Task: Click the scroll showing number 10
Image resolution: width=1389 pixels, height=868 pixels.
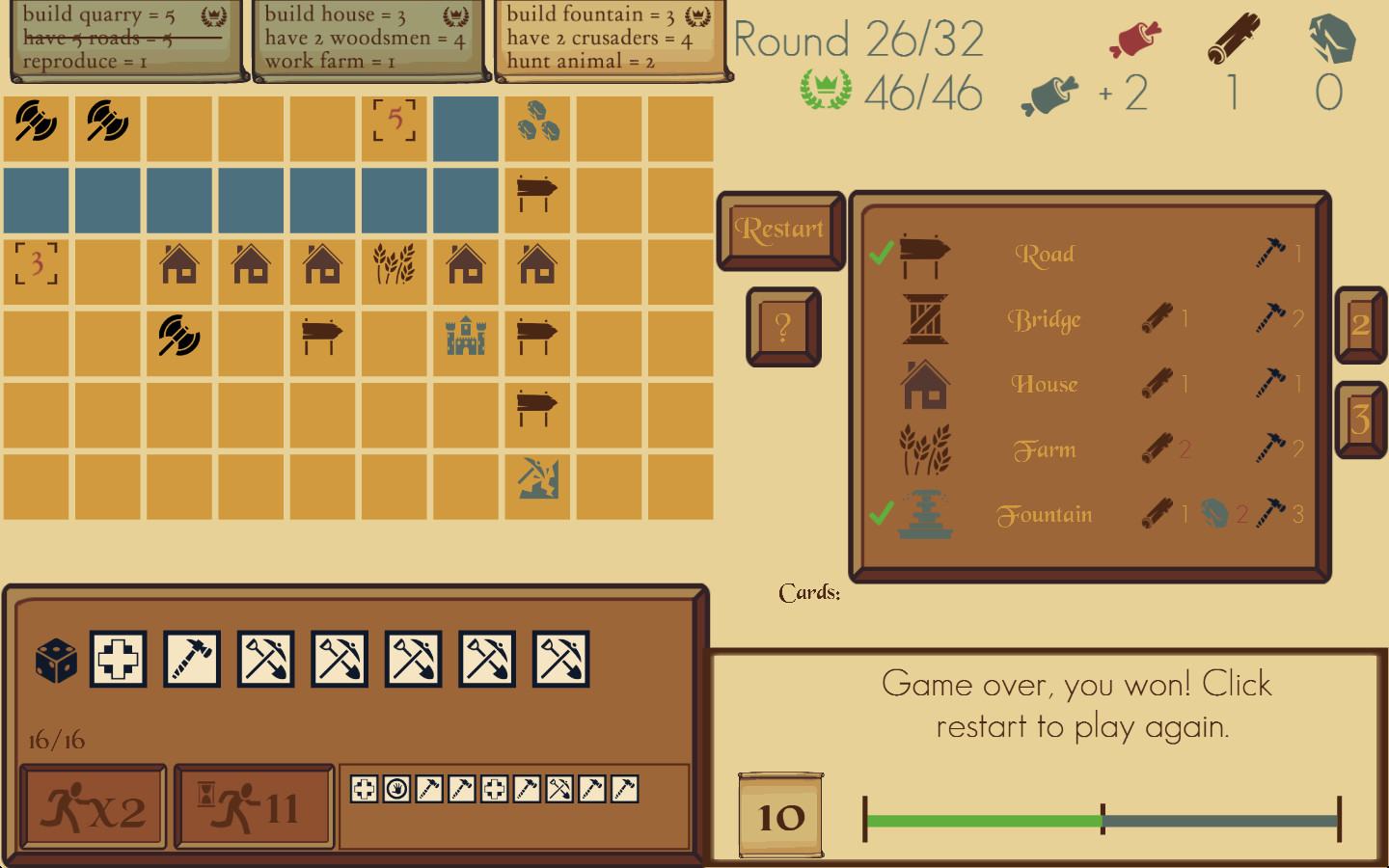Action: [780, 816]
